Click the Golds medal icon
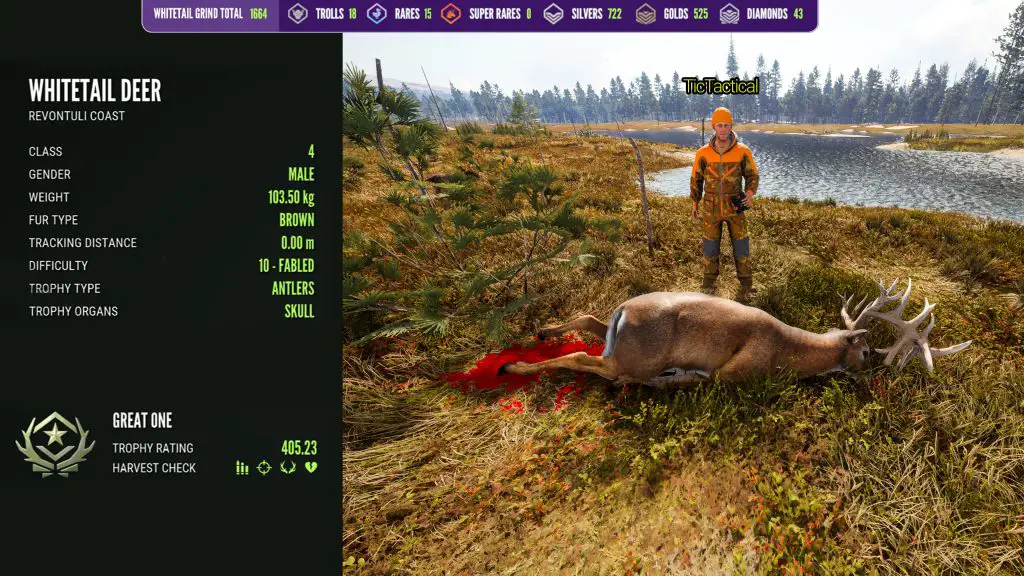Viewport: 1024px width, 576px height. coord(646,14)
